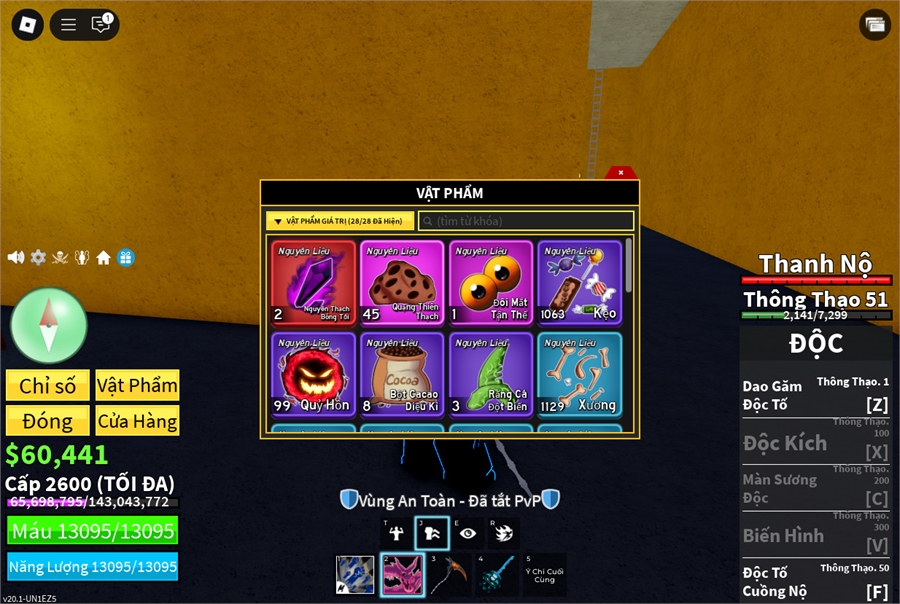Open the gear settings icon
The image size is (900, 604).
[x=38, y=257]
